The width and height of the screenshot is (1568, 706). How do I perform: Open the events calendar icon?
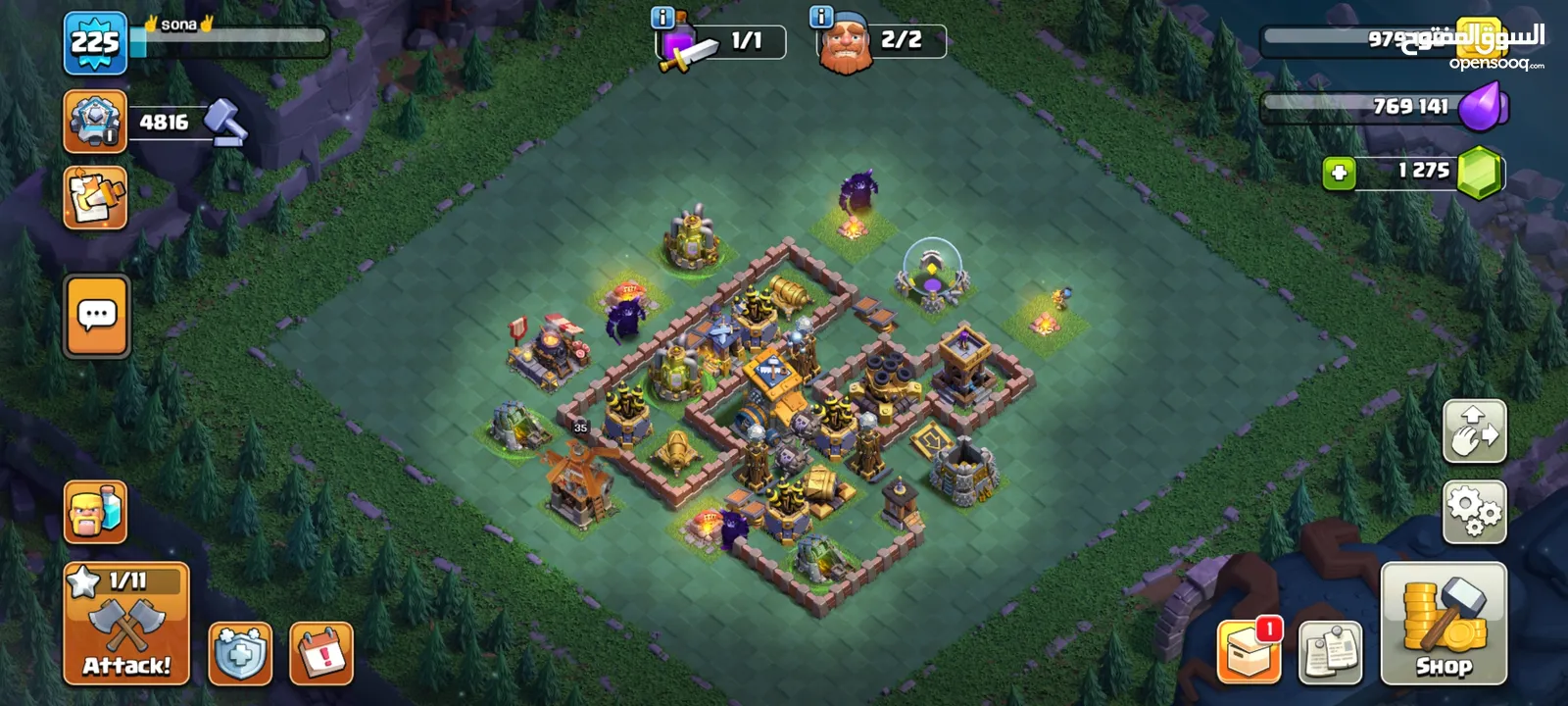(x=321, y=653)
